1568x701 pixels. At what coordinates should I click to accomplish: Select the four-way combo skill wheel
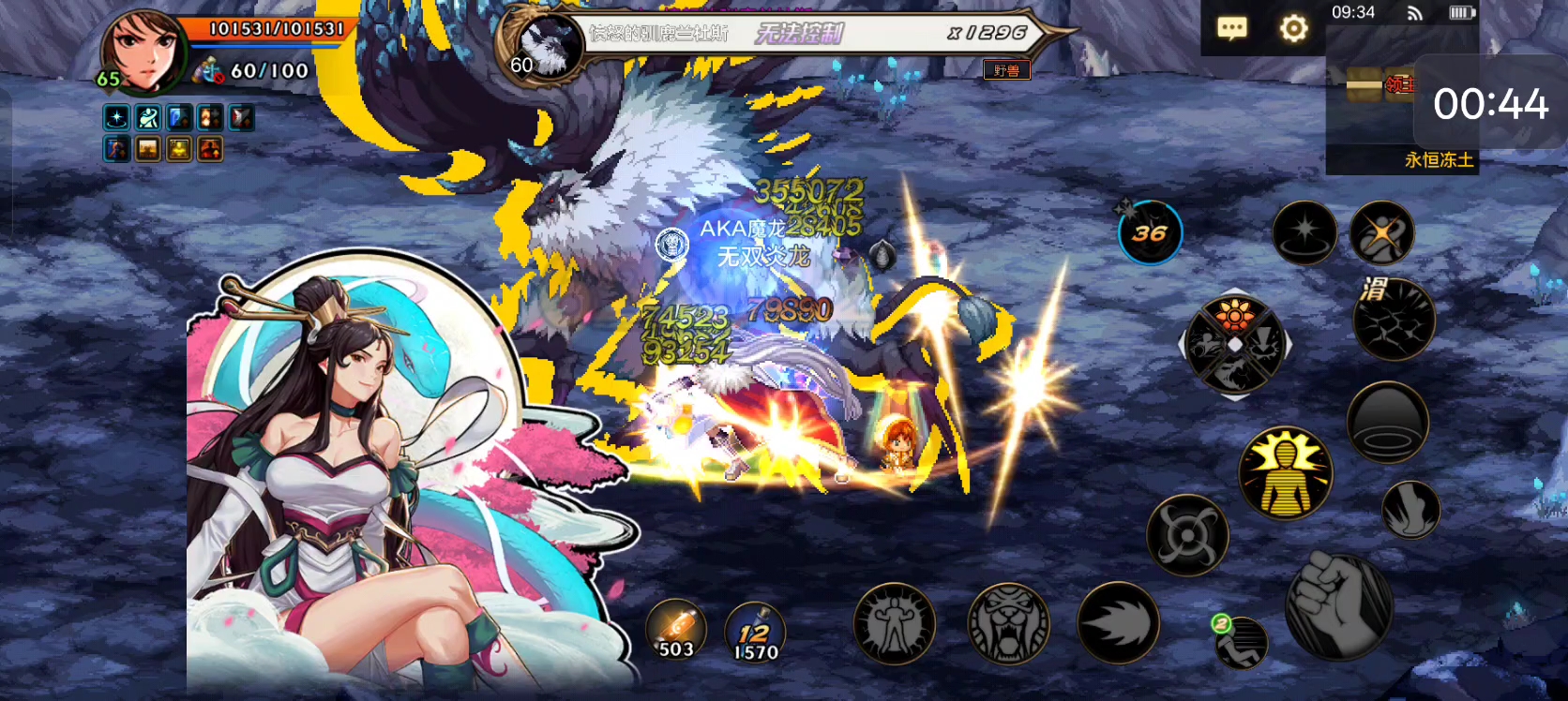point(1235,345)
